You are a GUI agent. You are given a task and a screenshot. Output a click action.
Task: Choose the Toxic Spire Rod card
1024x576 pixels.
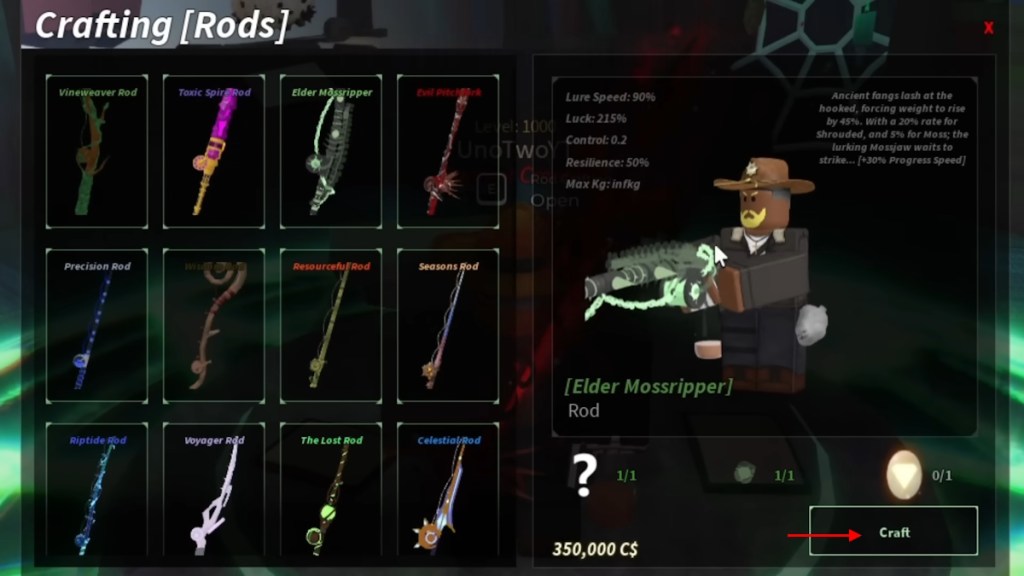[214, 151]
